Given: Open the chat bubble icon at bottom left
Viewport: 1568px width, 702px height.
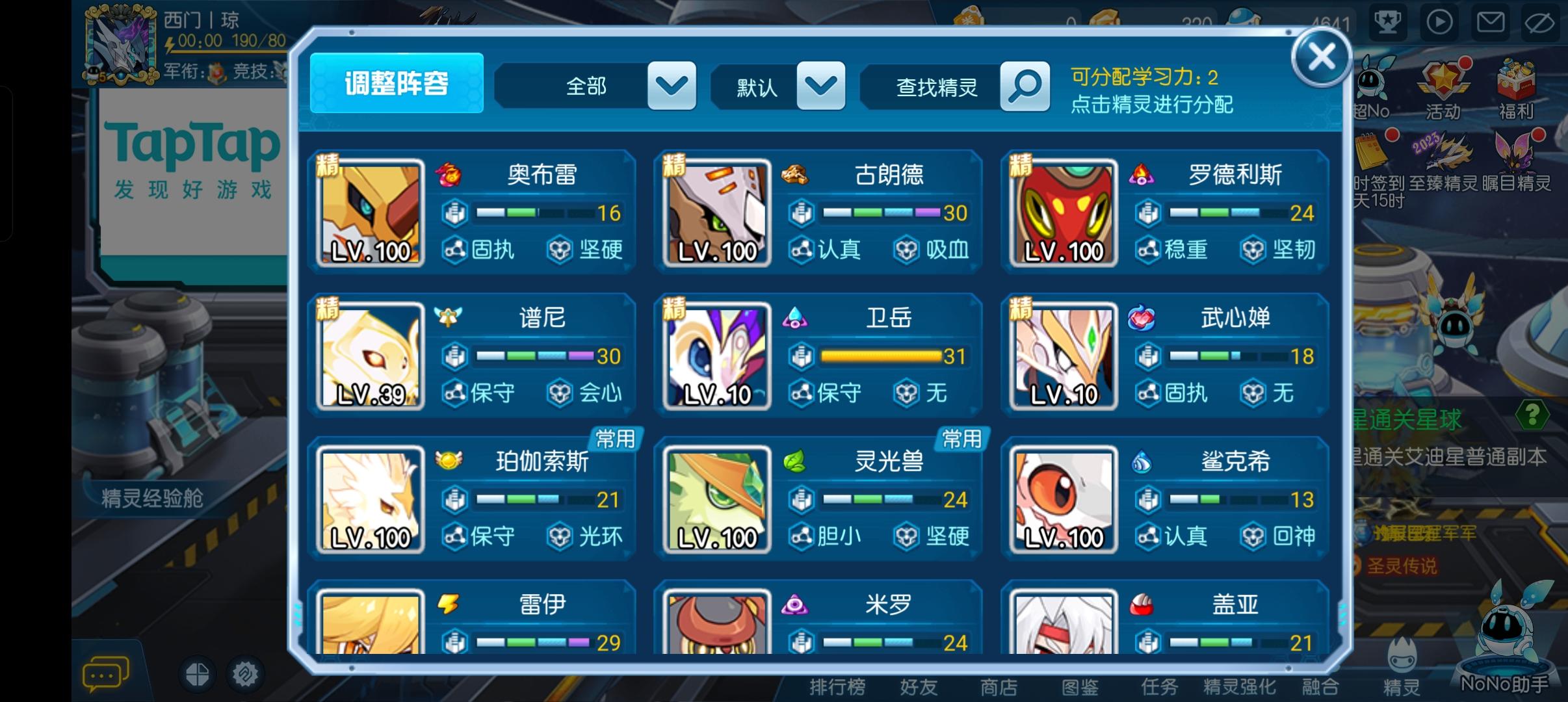Looking at the screenshot, I should click(106, 673).
